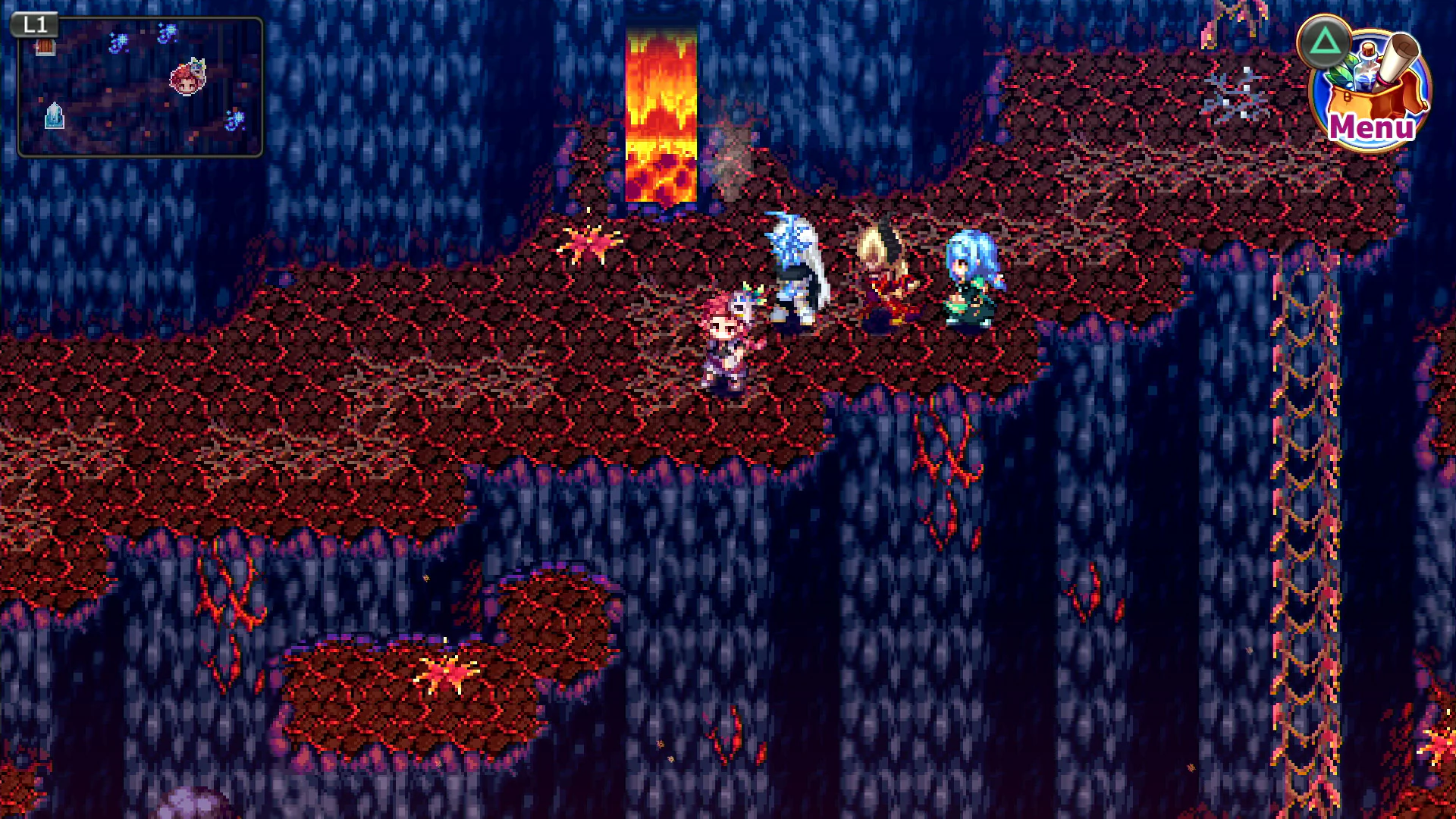The height and width of the screenshot is (819, 1456).
Task: Tap the scroll inside the Menu satchel
Action: pos(1398,57)
